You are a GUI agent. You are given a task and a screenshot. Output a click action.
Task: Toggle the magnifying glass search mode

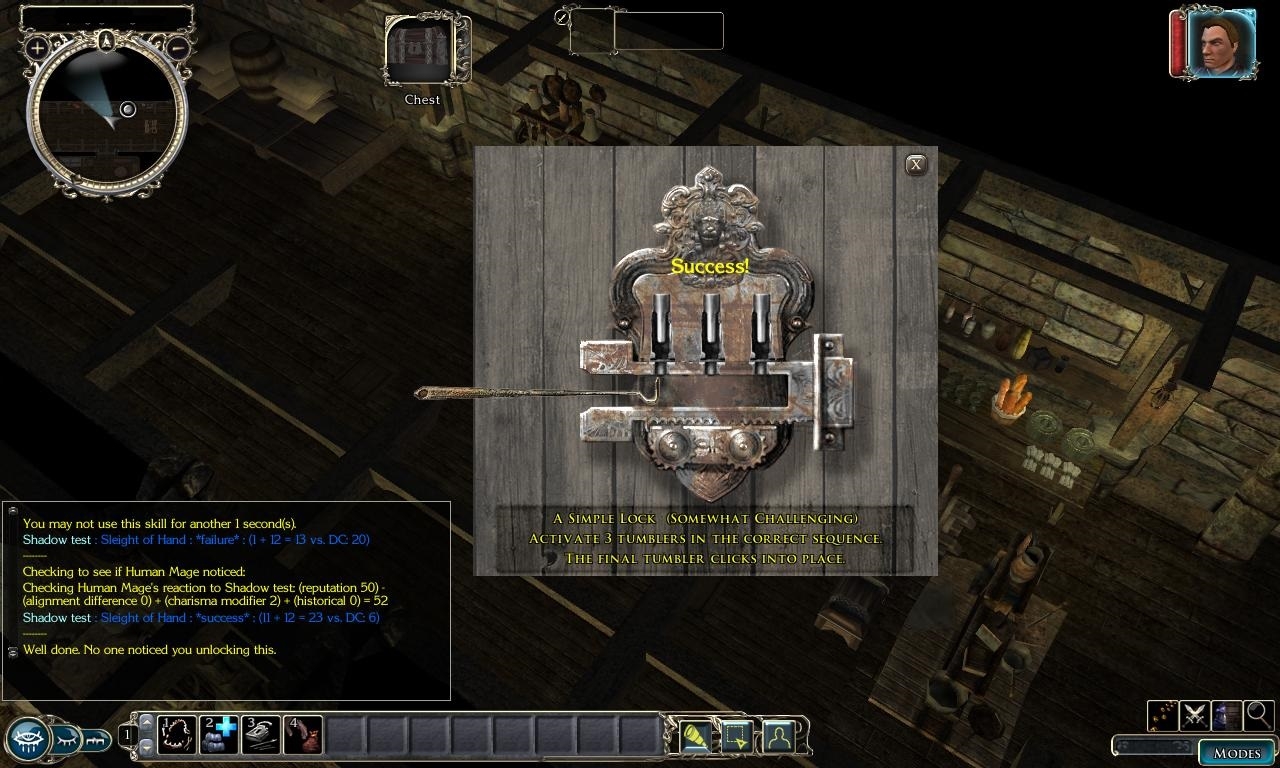[x=1258, y=715]
